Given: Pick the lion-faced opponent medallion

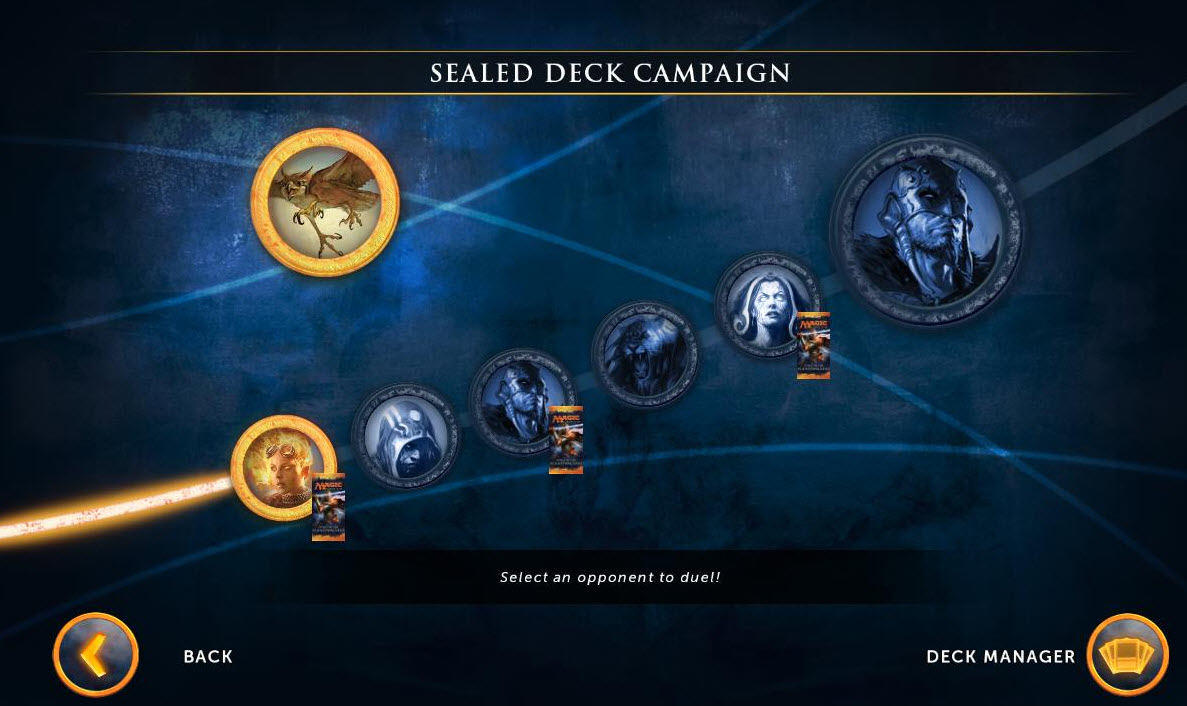Looking at the screenshot, I should 644,354.
